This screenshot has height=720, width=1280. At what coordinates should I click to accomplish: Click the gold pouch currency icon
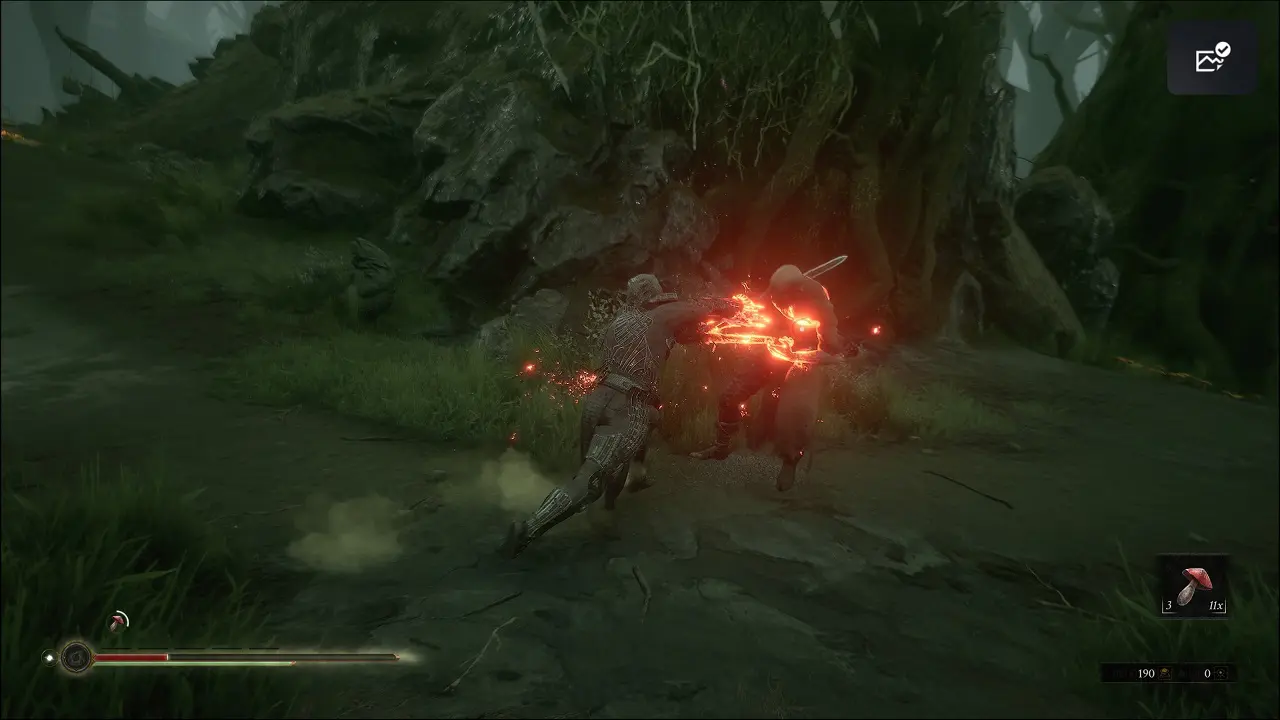coord(1166,674)
